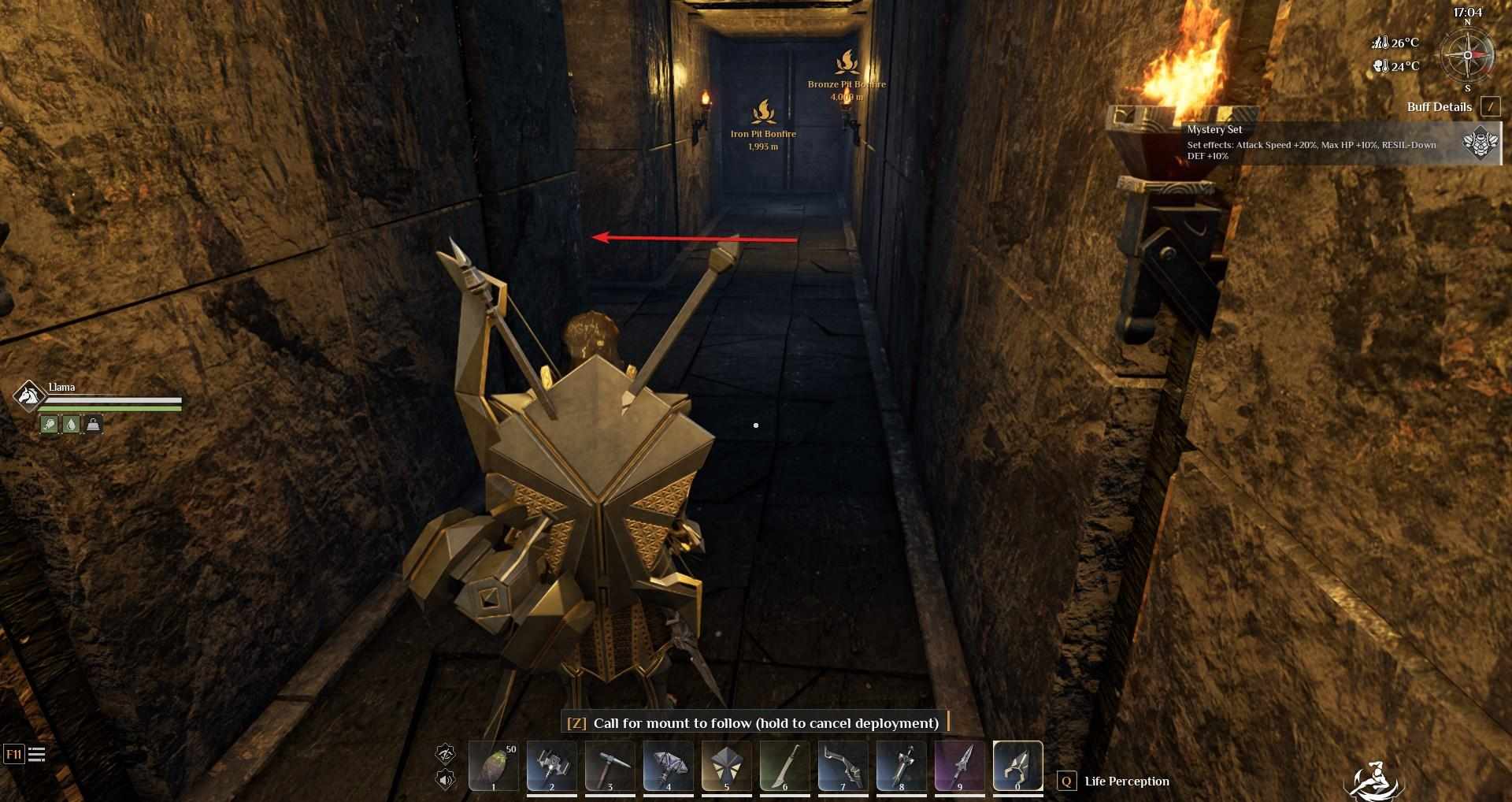Equip the shield in hotbar slot 5

click(x=727, y=766)
